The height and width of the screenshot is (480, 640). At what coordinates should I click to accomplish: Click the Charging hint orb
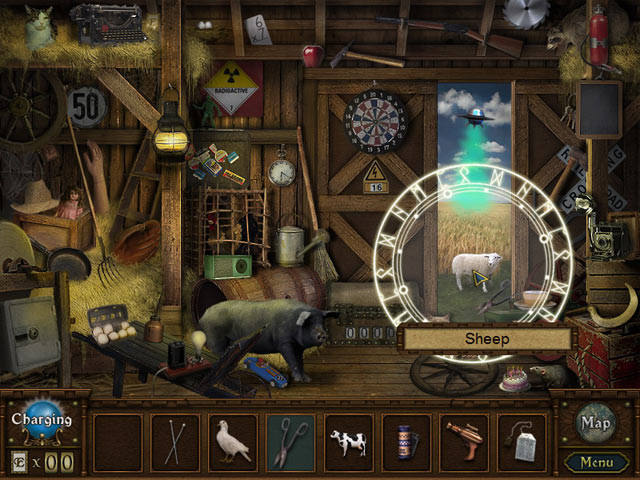pyautogui.click(x=42, y=421)
